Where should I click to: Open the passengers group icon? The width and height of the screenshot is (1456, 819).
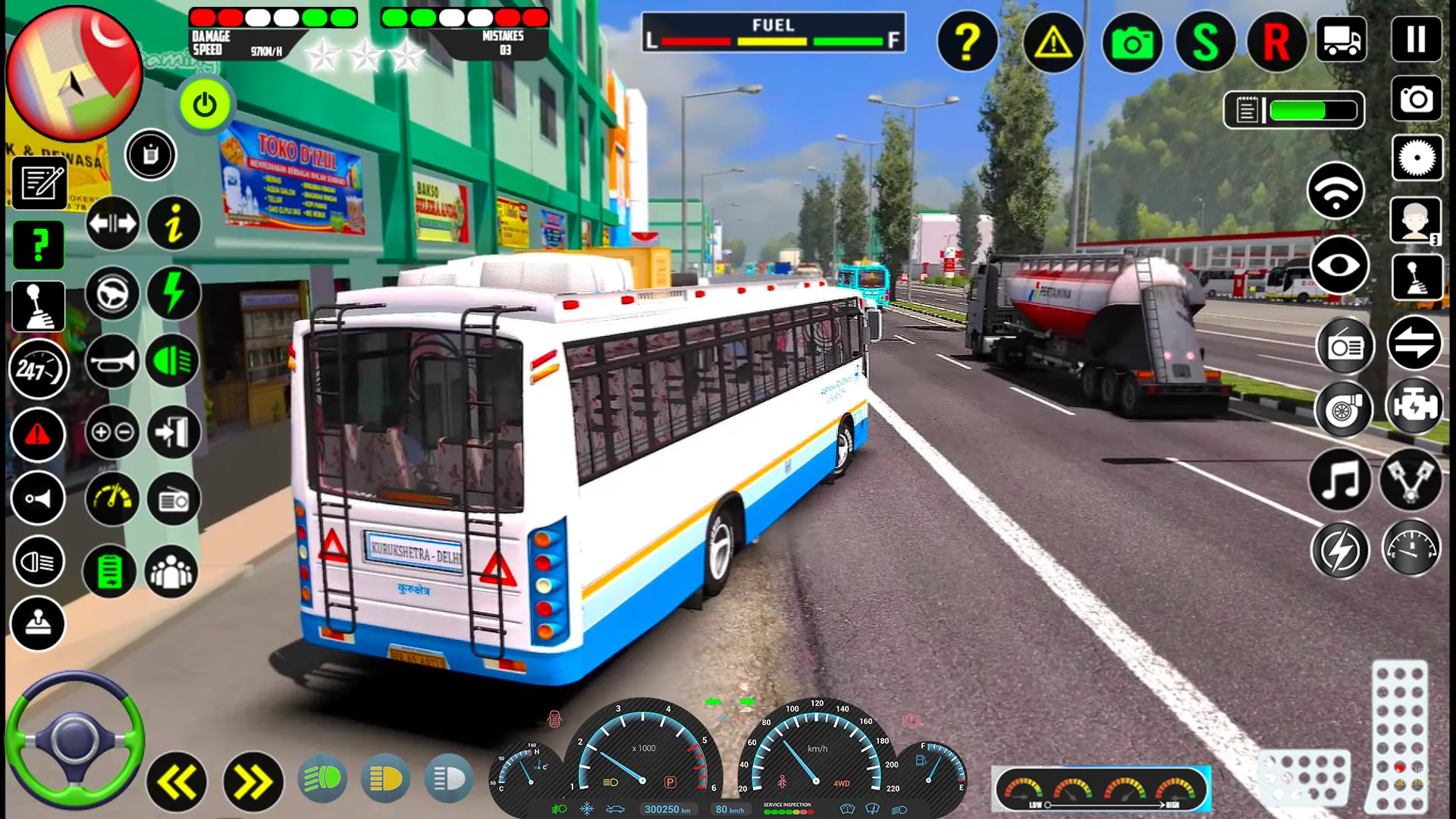click(171, 572)
